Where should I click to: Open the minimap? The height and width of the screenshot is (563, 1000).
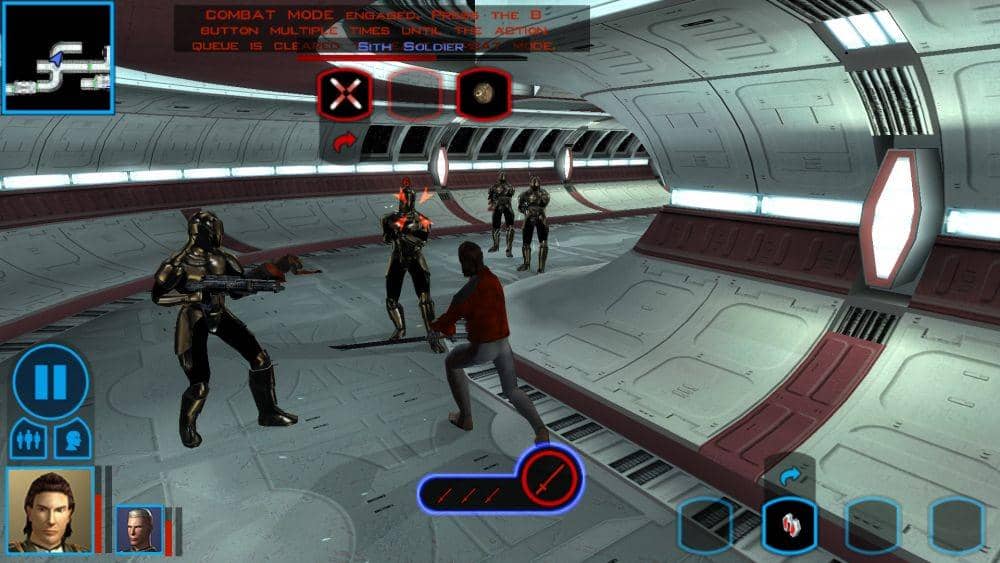[x=57, y=57]
